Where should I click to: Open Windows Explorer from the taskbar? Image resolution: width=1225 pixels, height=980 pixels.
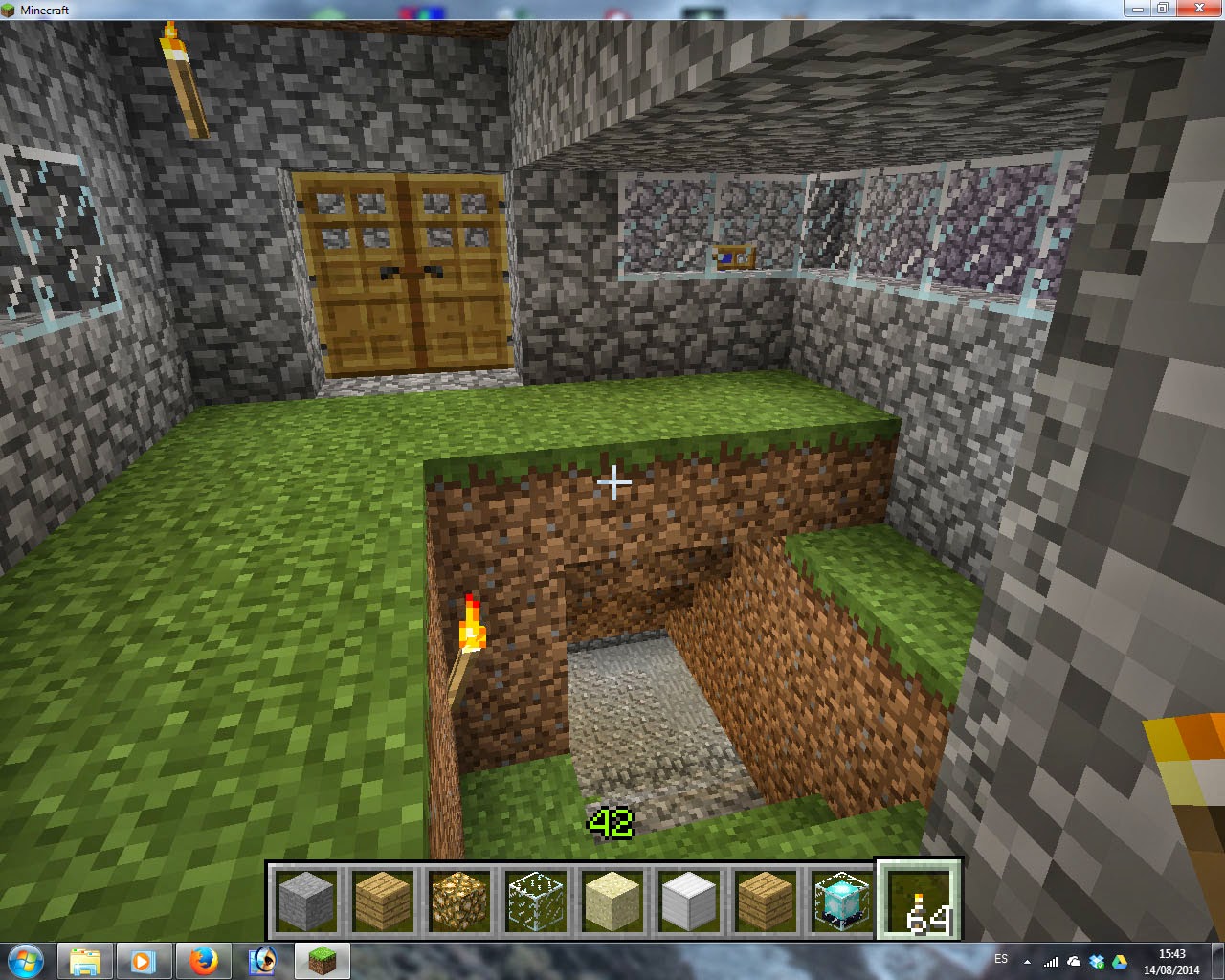(x=86, y=960)
